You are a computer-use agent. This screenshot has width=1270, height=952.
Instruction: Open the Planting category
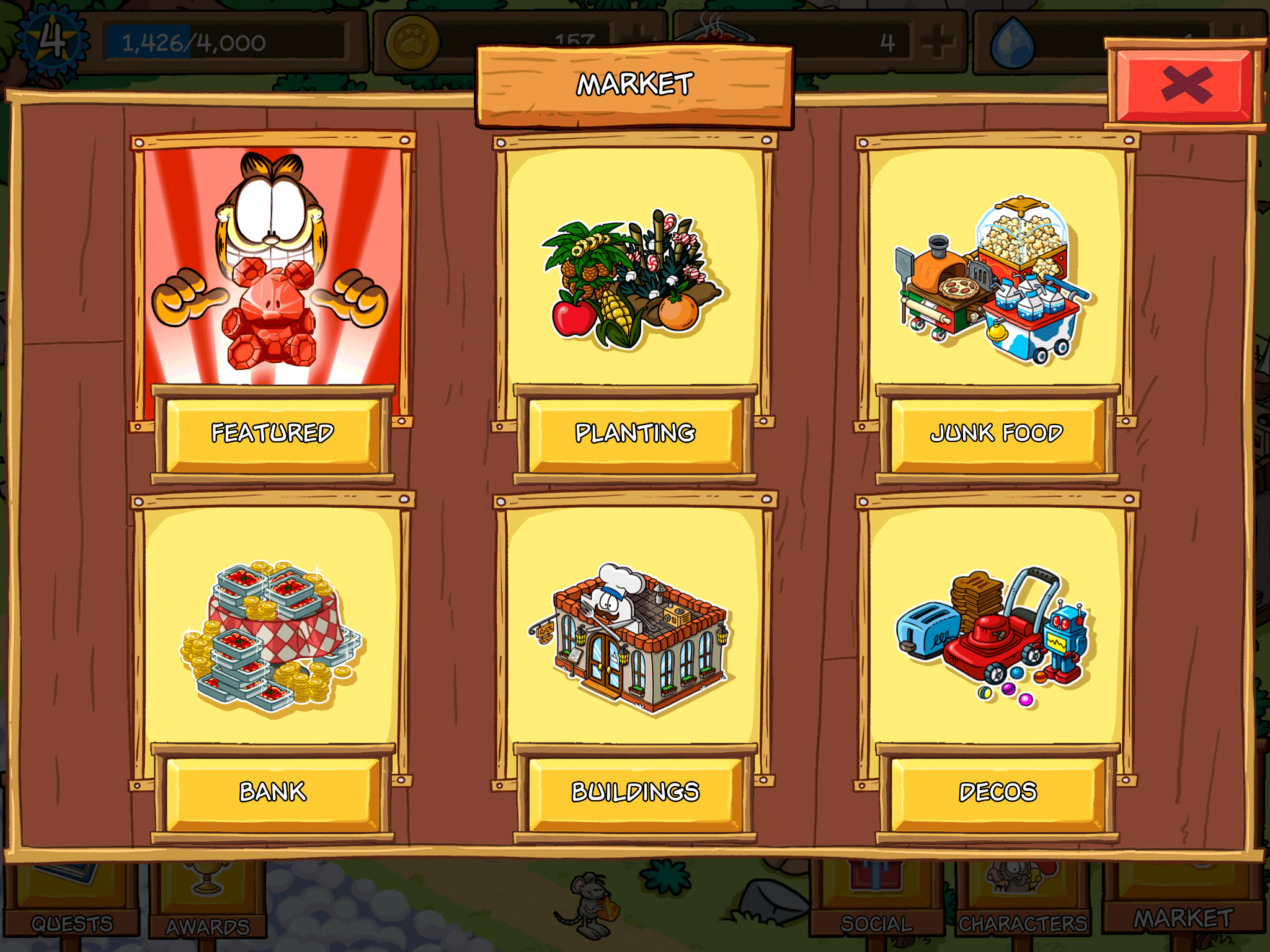pyautogui.click(x=635, y=433)
